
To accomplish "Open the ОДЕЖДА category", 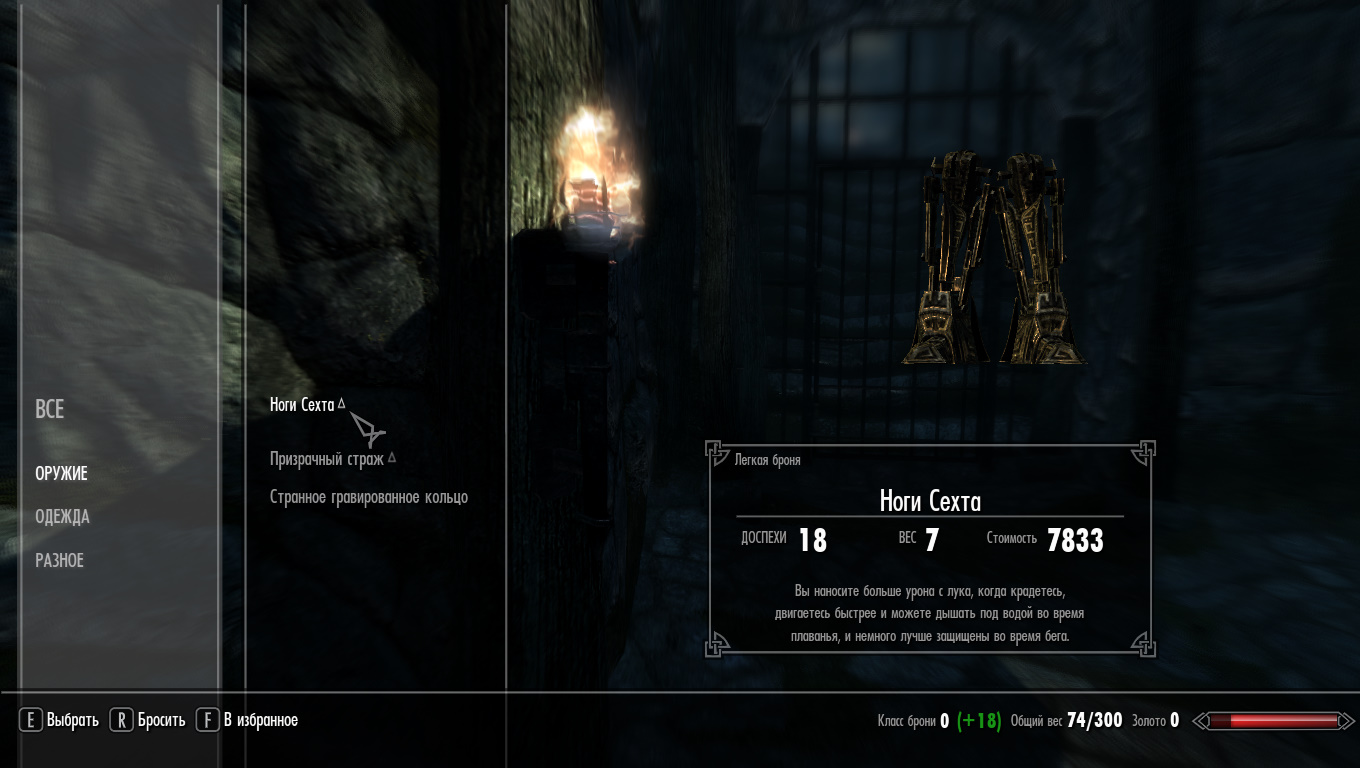I will coord(62,517).
